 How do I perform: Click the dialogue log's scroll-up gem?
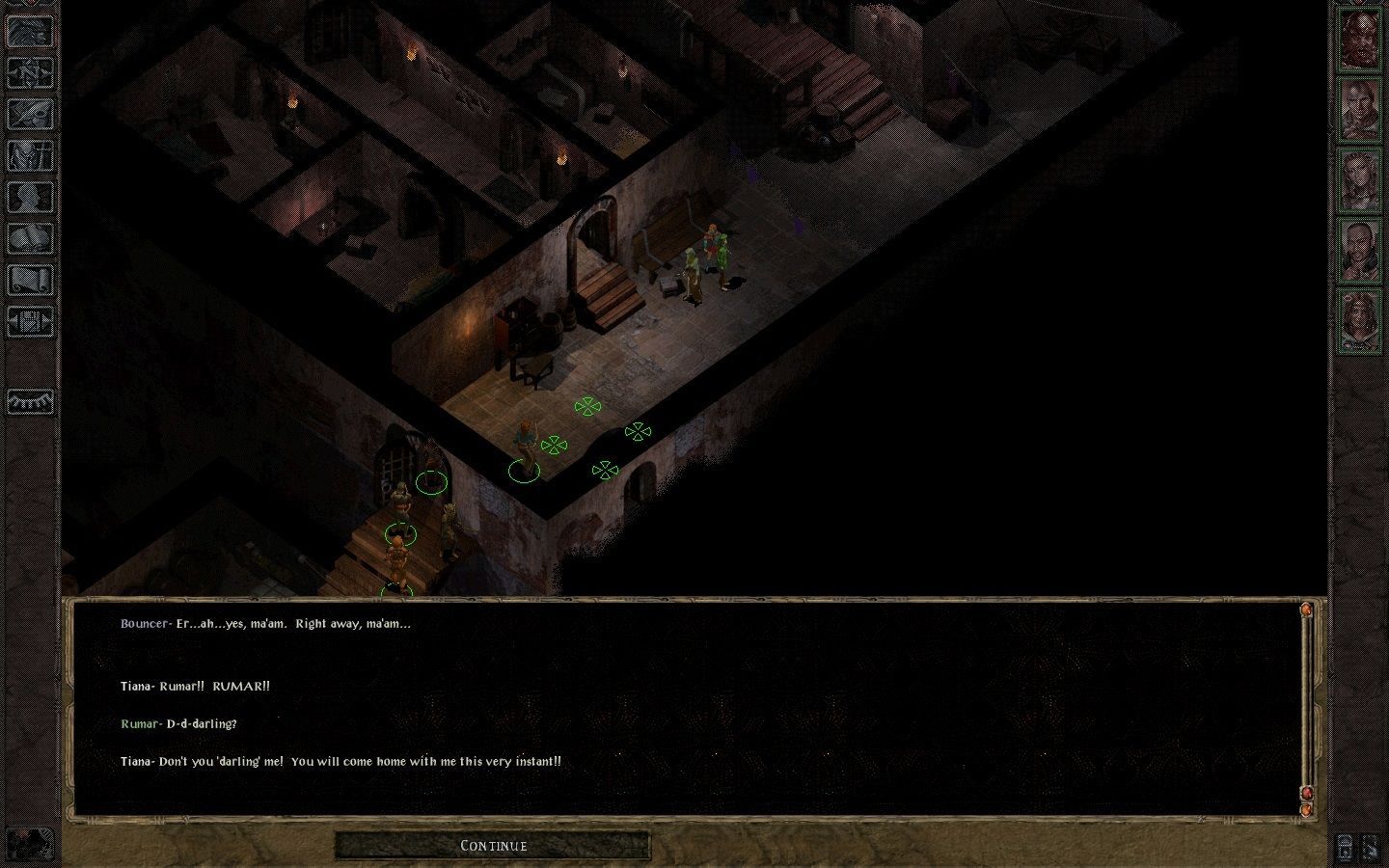[1307, 610]
